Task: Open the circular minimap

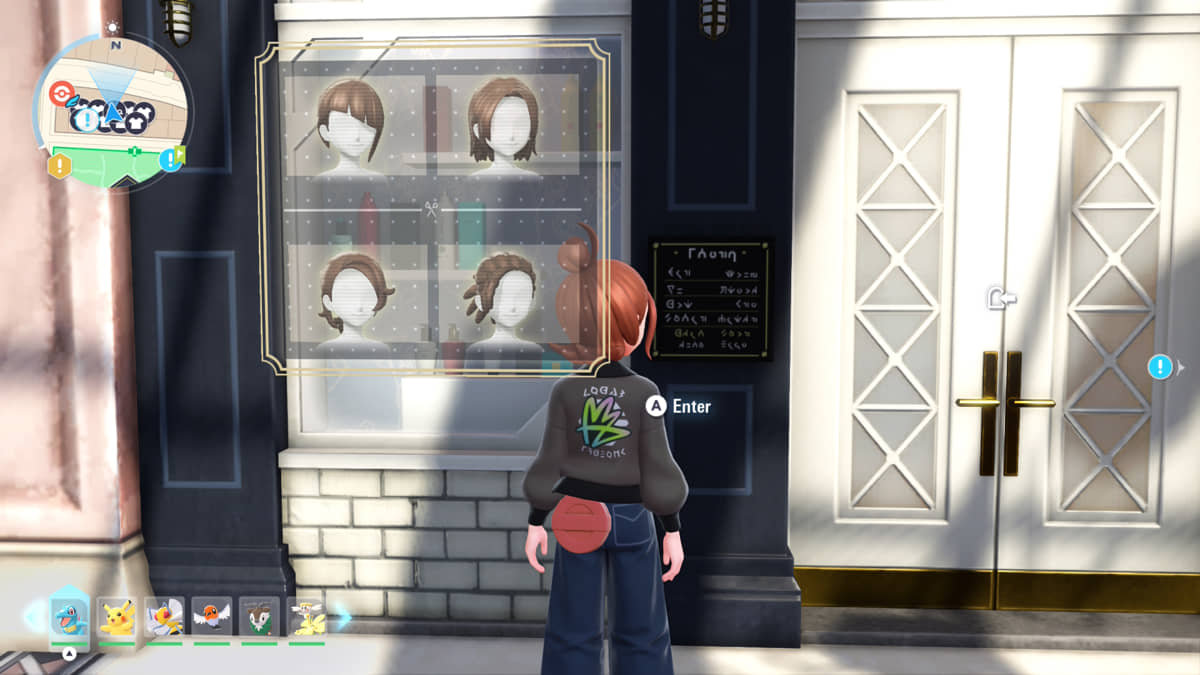Action: coord(113,110)
